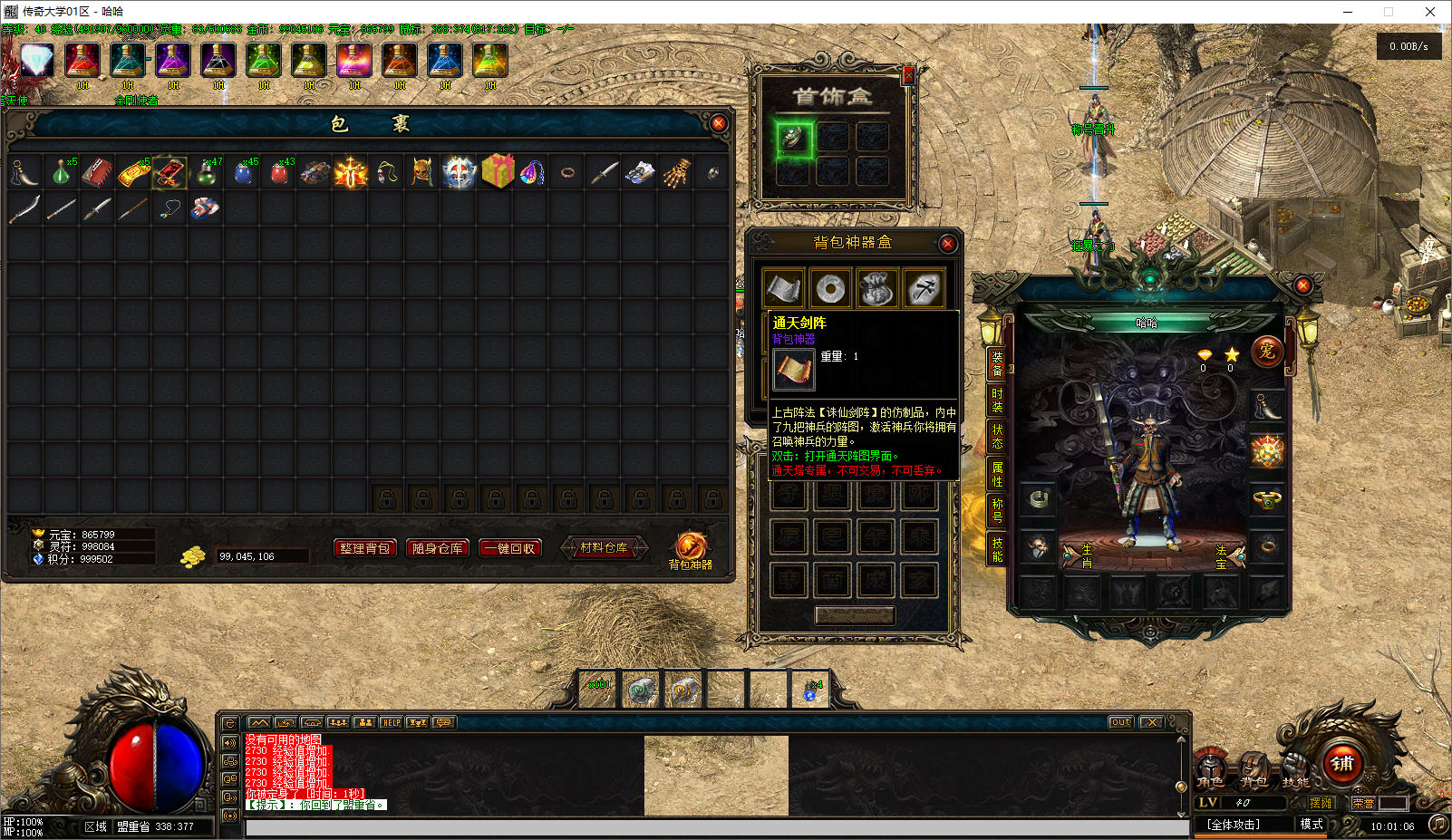
Task: Close the 包裹 inventory window
Action: (x=718, y=123)
